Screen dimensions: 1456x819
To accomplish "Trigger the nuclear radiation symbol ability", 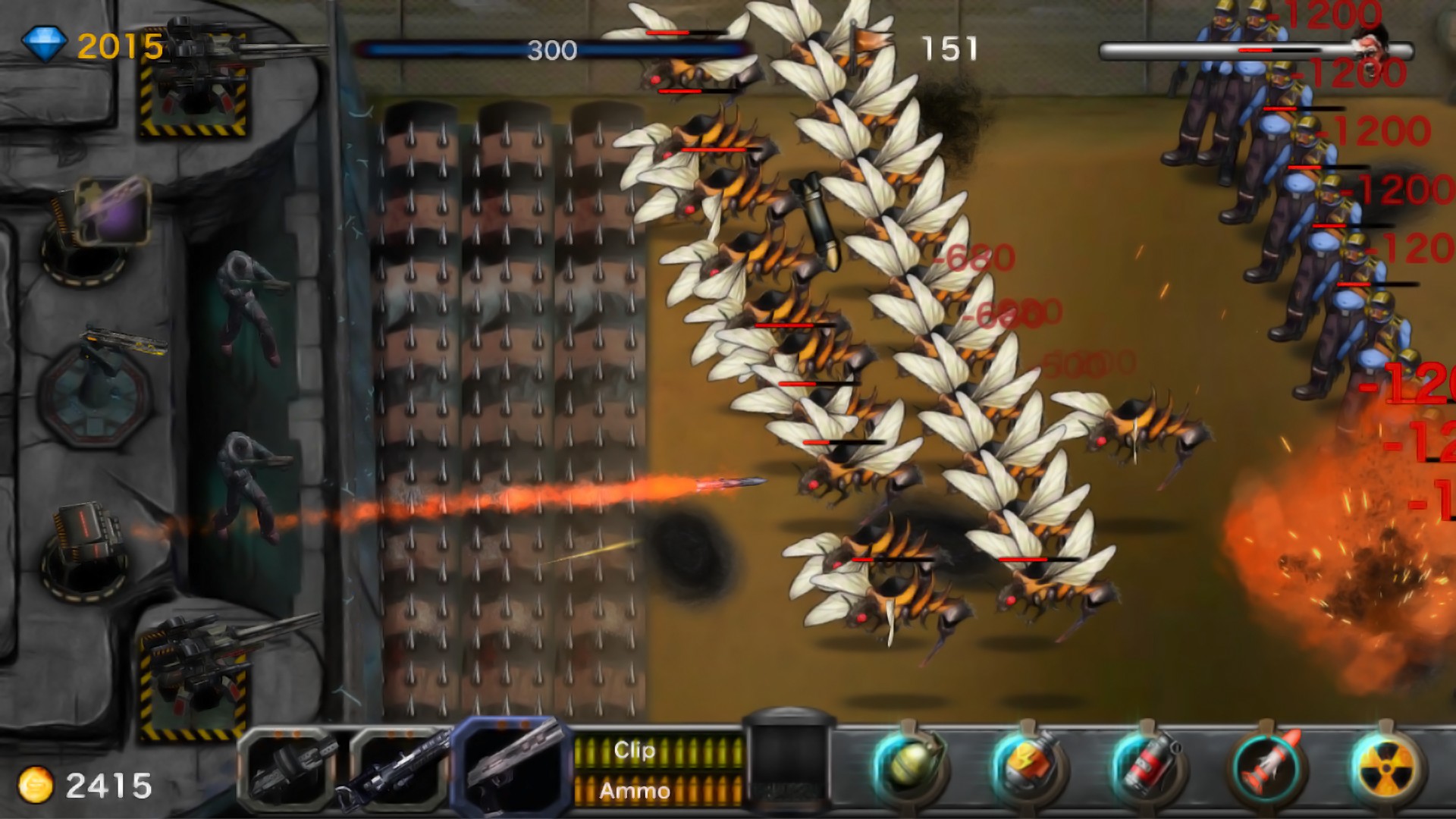I will 1385,767.
